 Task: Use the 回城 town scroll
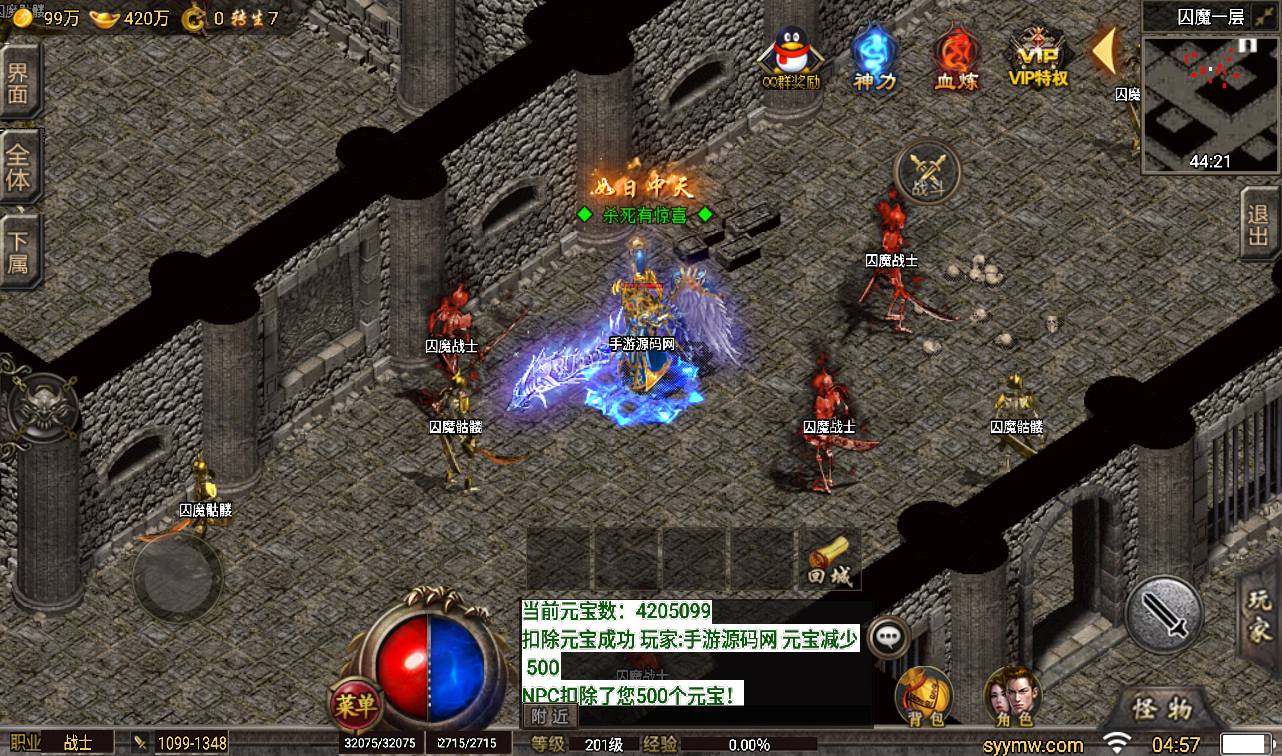tap(828, 560)
